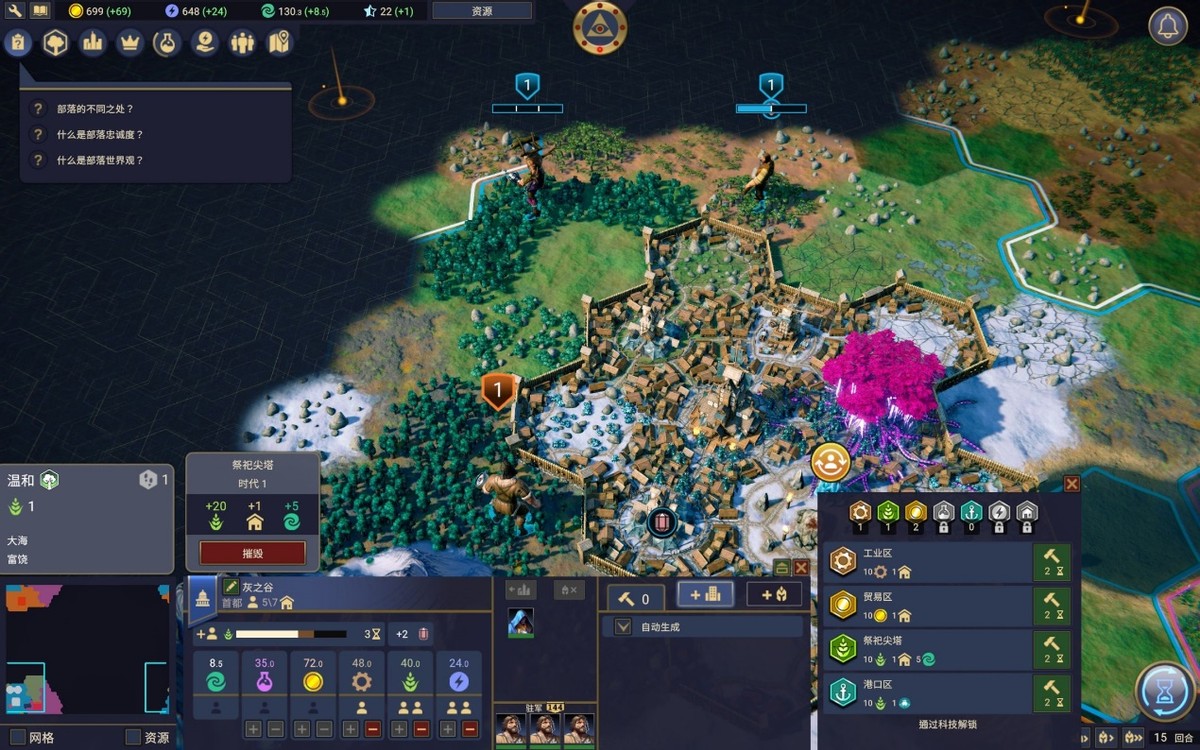The width and height of the screenshot is (1200, 750).
Task: Build the 港口区 harbor district
Action: 1051,692
